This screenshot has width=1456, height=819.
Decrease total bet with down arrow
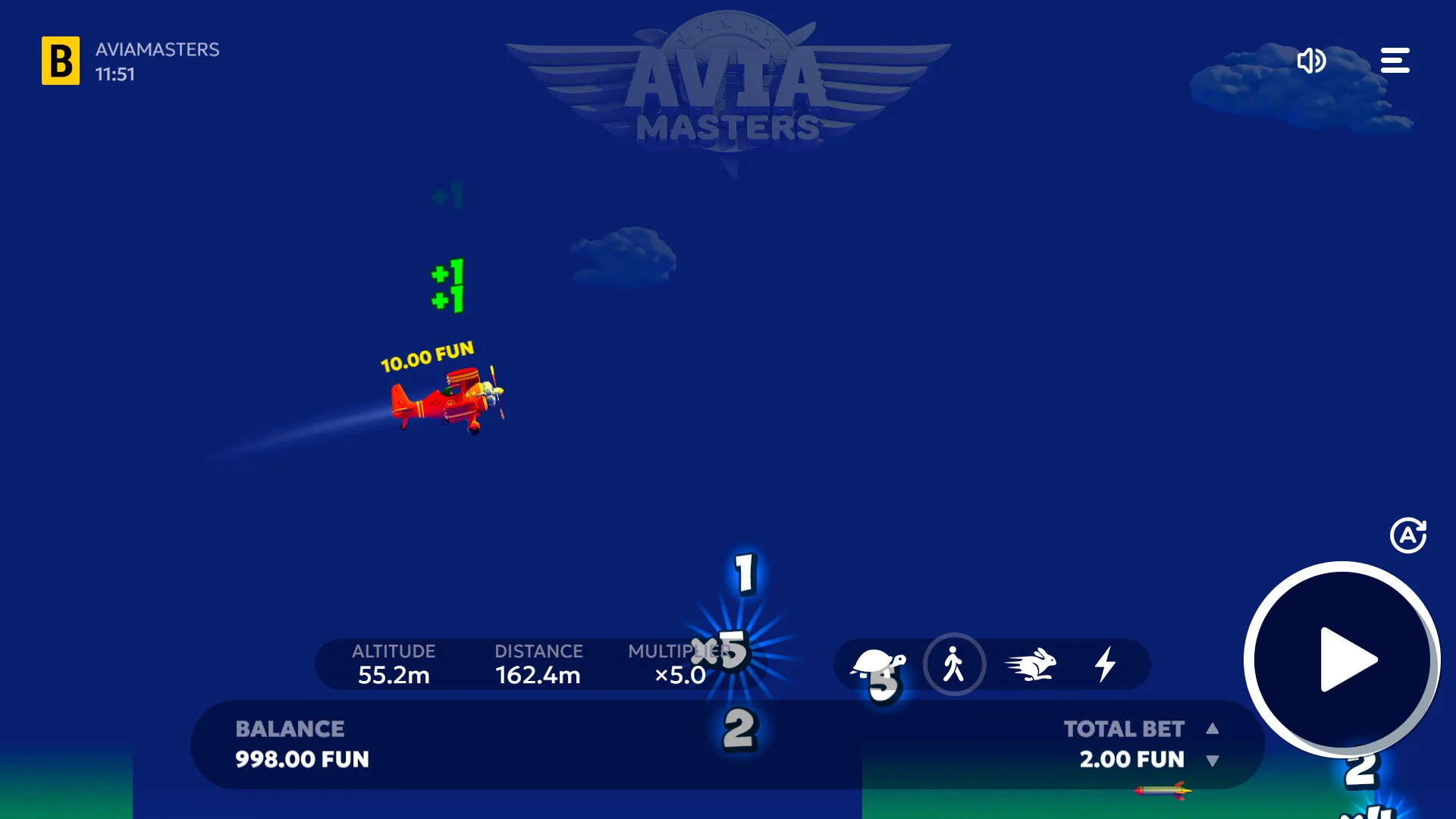(x=1213, y=761)
